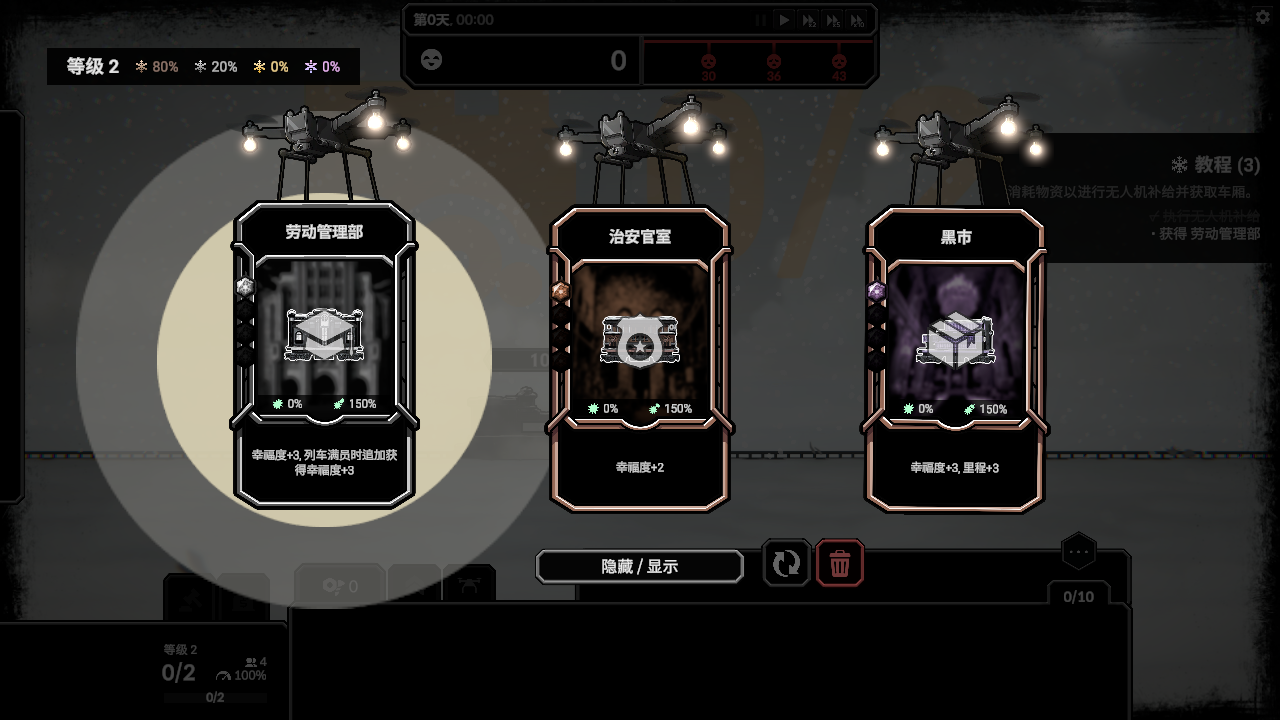The height and width of the screenshot is (720, 1280).
Task: Set the x10 fast-forward speed
Action: [857, 20]
